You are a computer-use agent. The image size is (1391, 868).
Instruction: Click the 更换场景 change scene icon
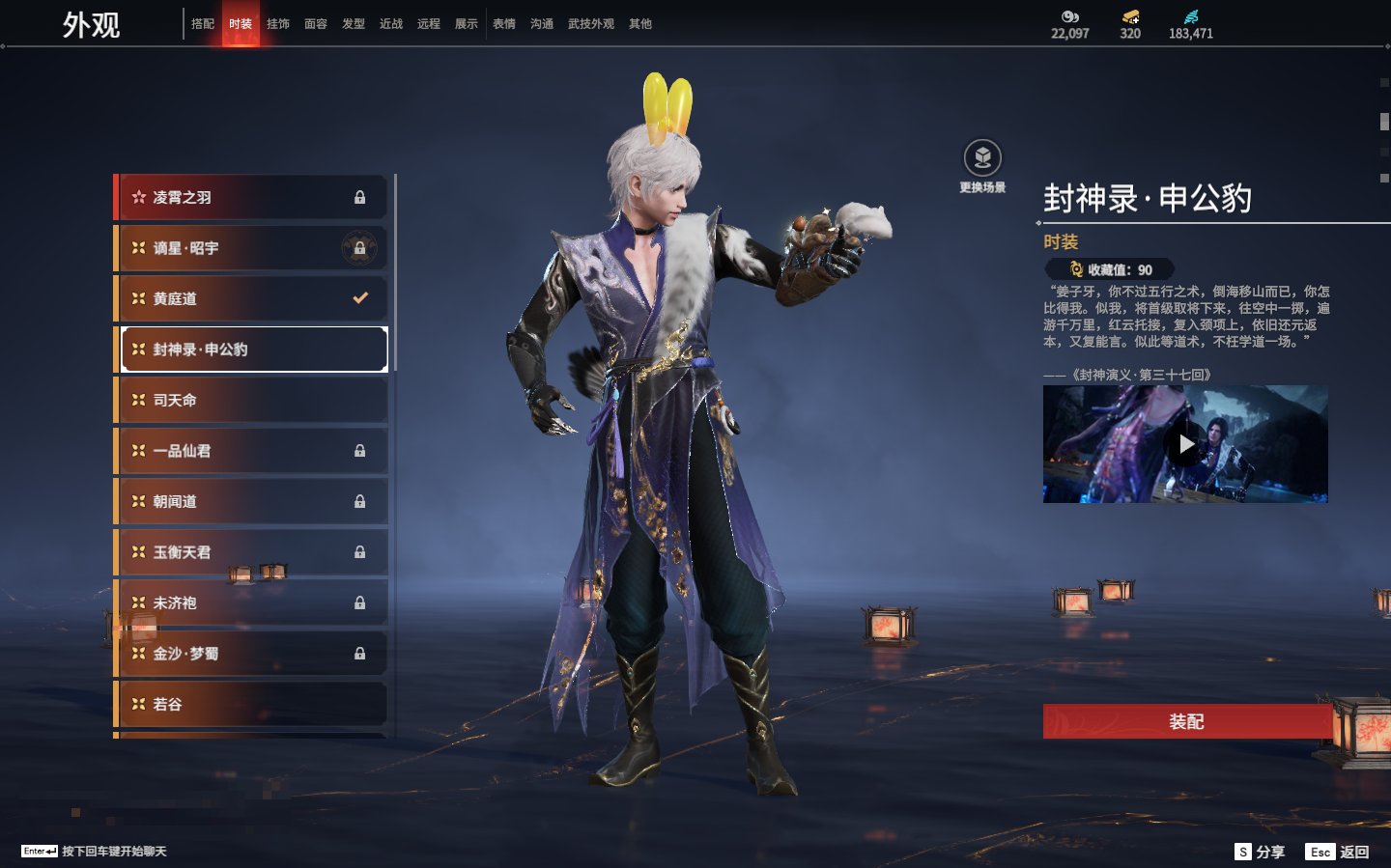(x=982, y=158)
